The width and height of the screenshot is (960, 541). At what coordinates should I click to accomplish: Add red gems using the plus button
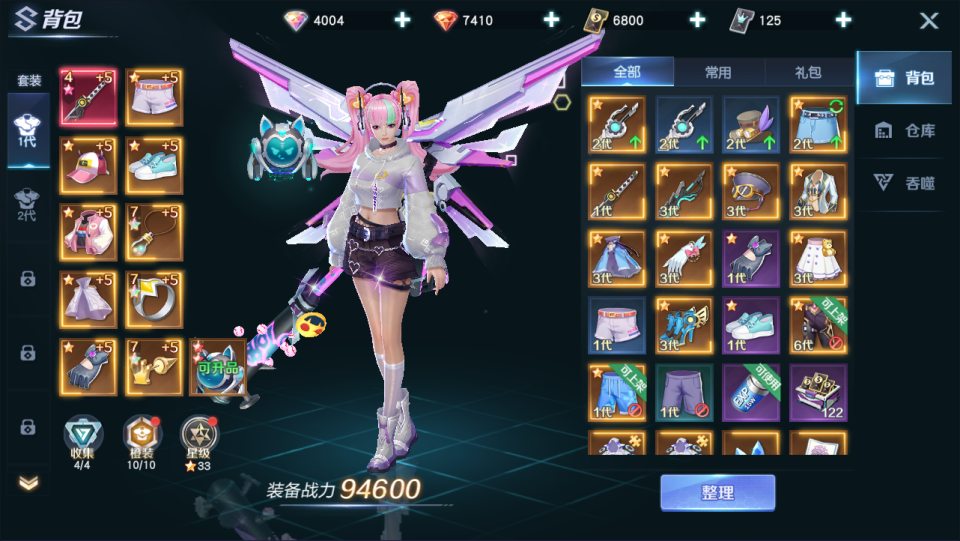pyautogui.click(x=551, y=20)
